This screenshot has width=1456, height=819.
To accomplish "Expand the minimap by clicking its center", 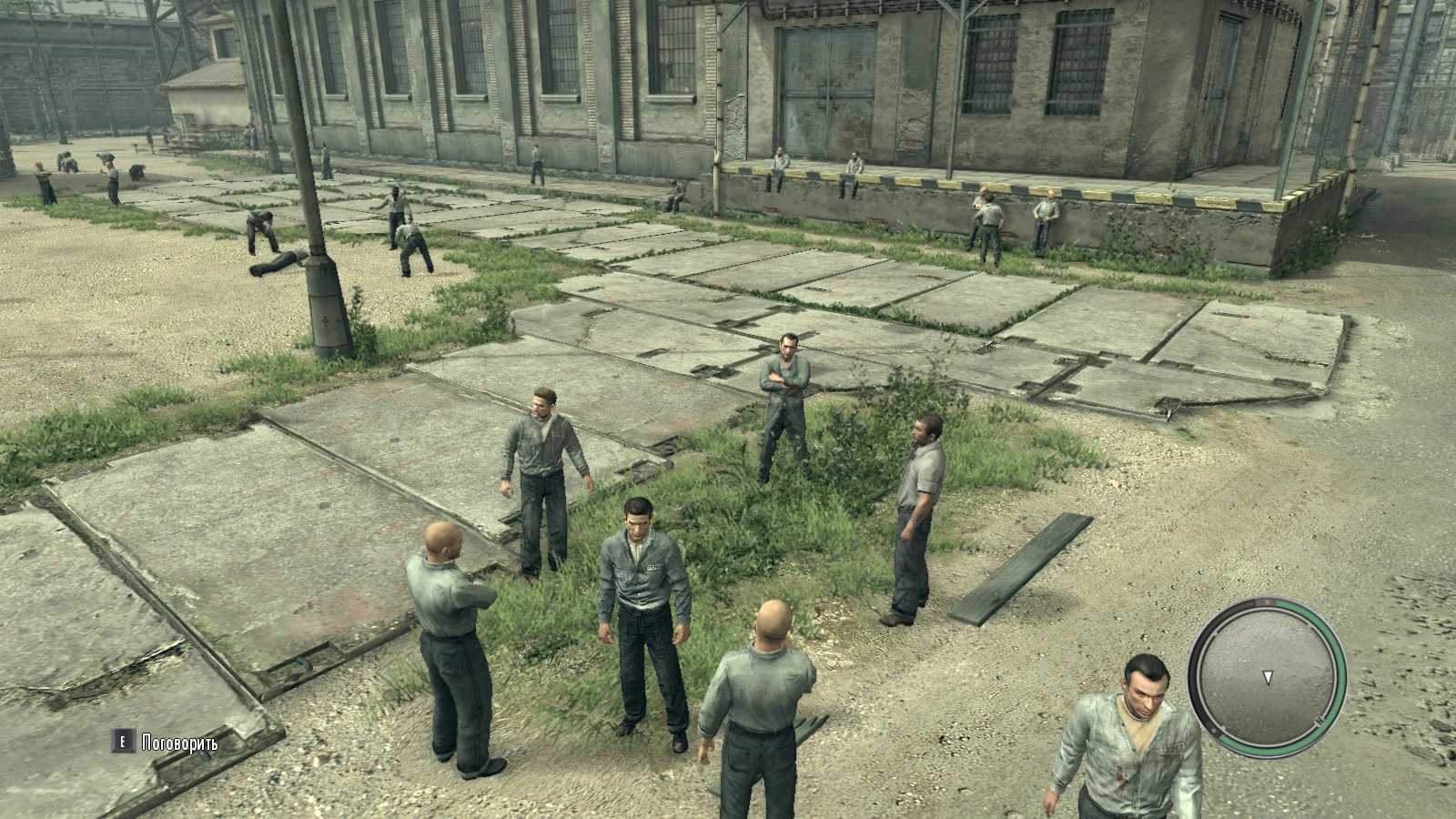I will click(x=1266, y=679).
